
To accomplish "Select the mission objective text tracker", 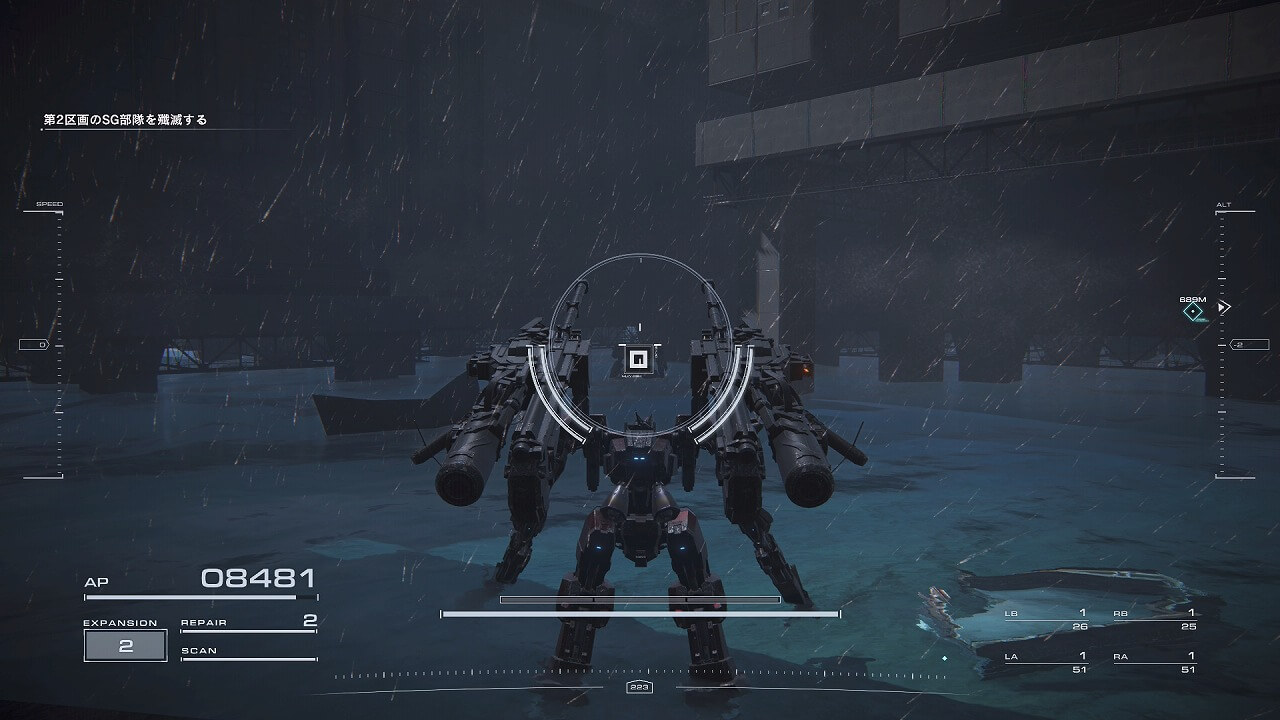I will pyautogui.click(x=125, y=120).
